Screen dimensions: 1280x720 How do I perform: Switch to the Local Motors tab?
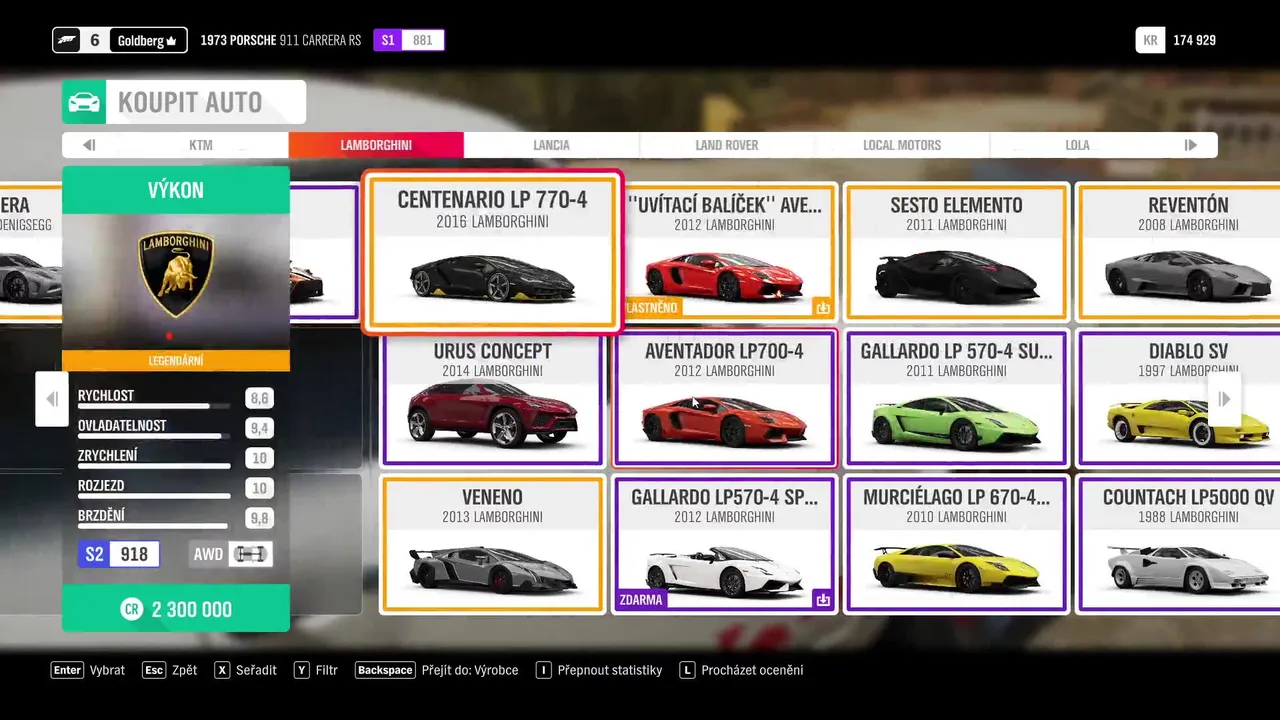click(x=902, y=145)
